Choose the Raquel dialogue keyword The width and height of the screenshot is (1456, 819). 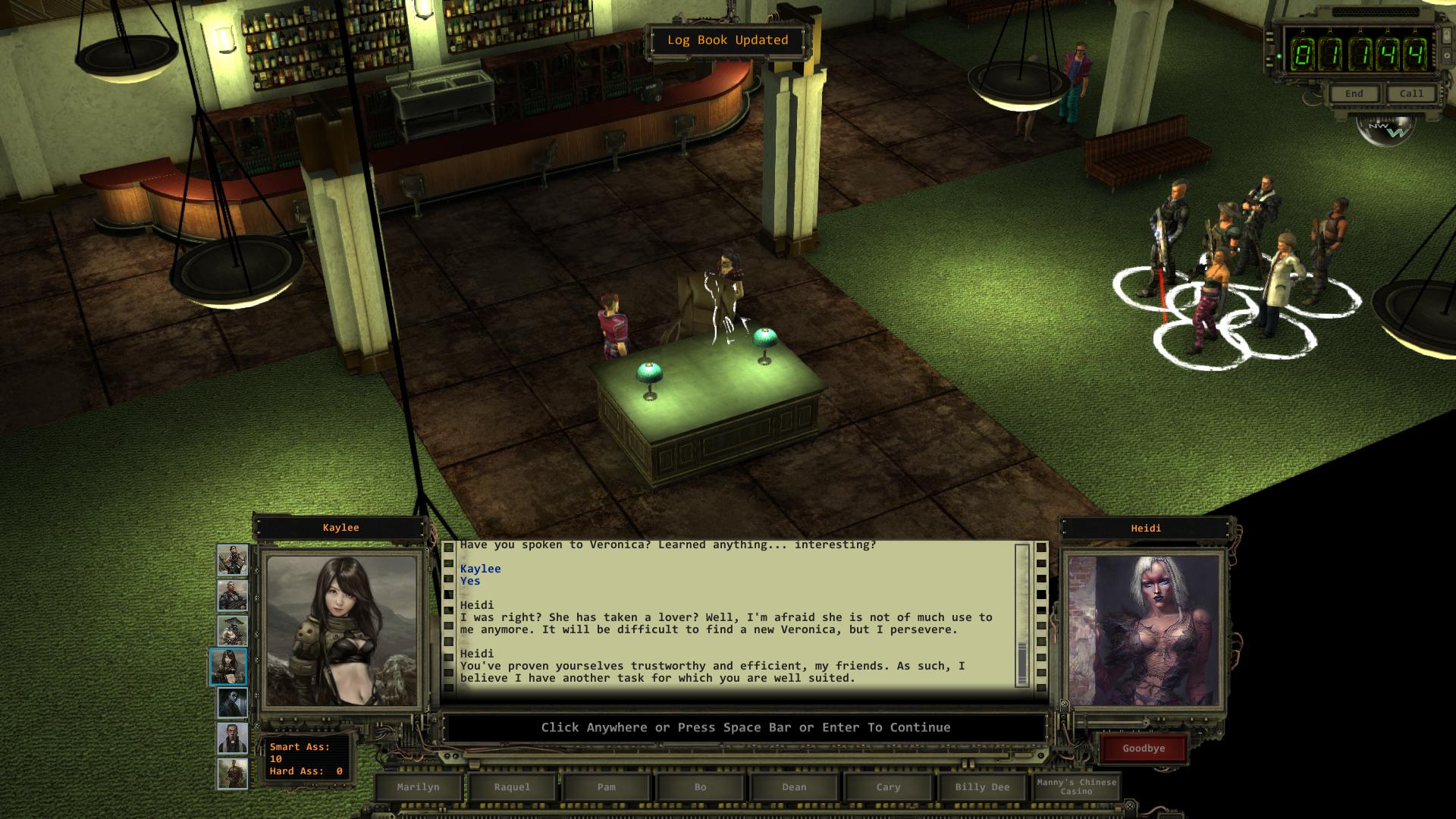[512, 787]
